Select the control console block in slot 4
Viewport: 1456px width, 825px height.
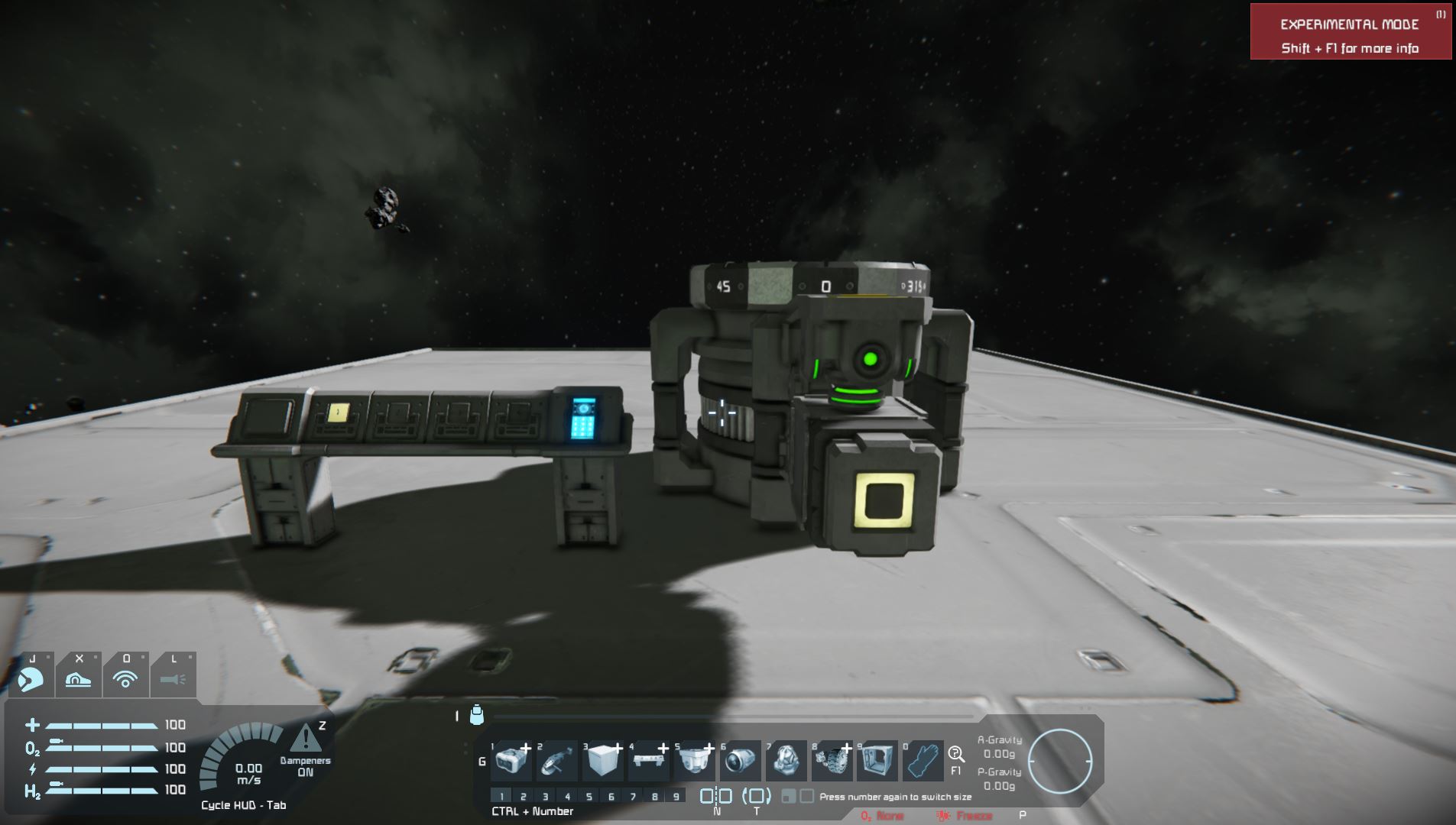point(649,761)
